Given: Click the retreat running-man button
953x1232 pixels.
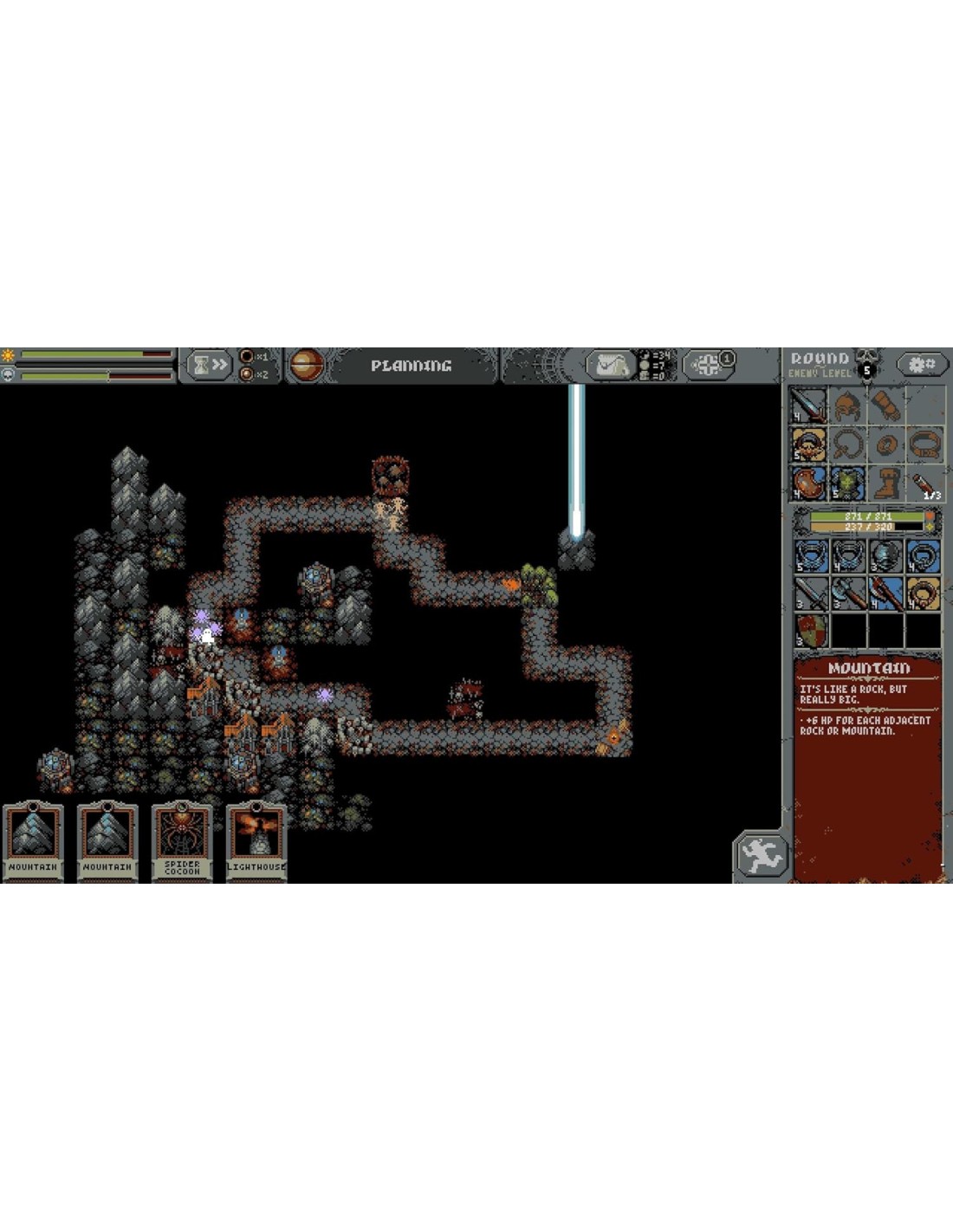Looking at the screenshot, I should 761,856.
